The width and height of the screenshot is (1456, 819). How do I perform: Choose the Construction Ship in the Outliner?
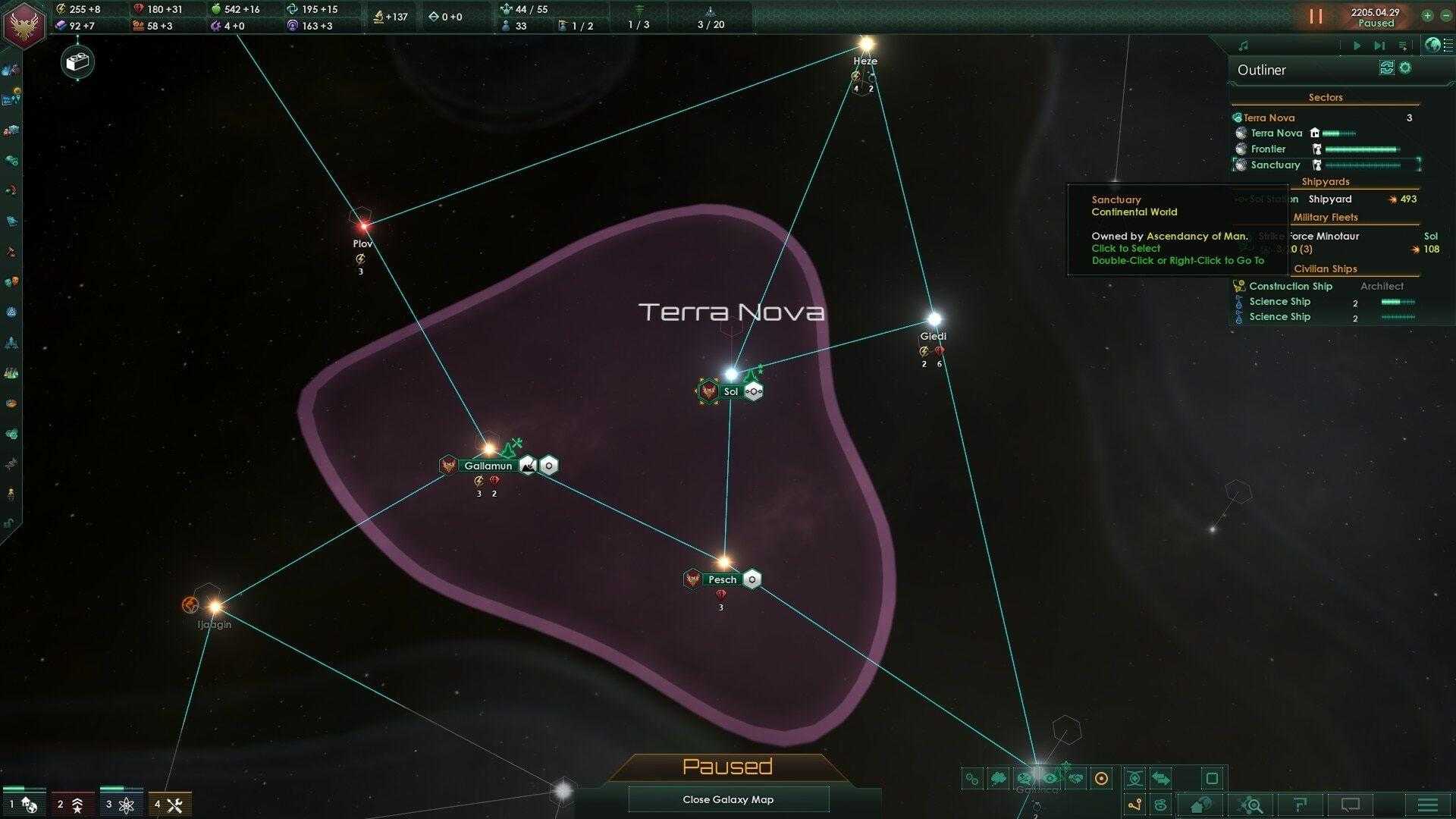pos(1290,287)
